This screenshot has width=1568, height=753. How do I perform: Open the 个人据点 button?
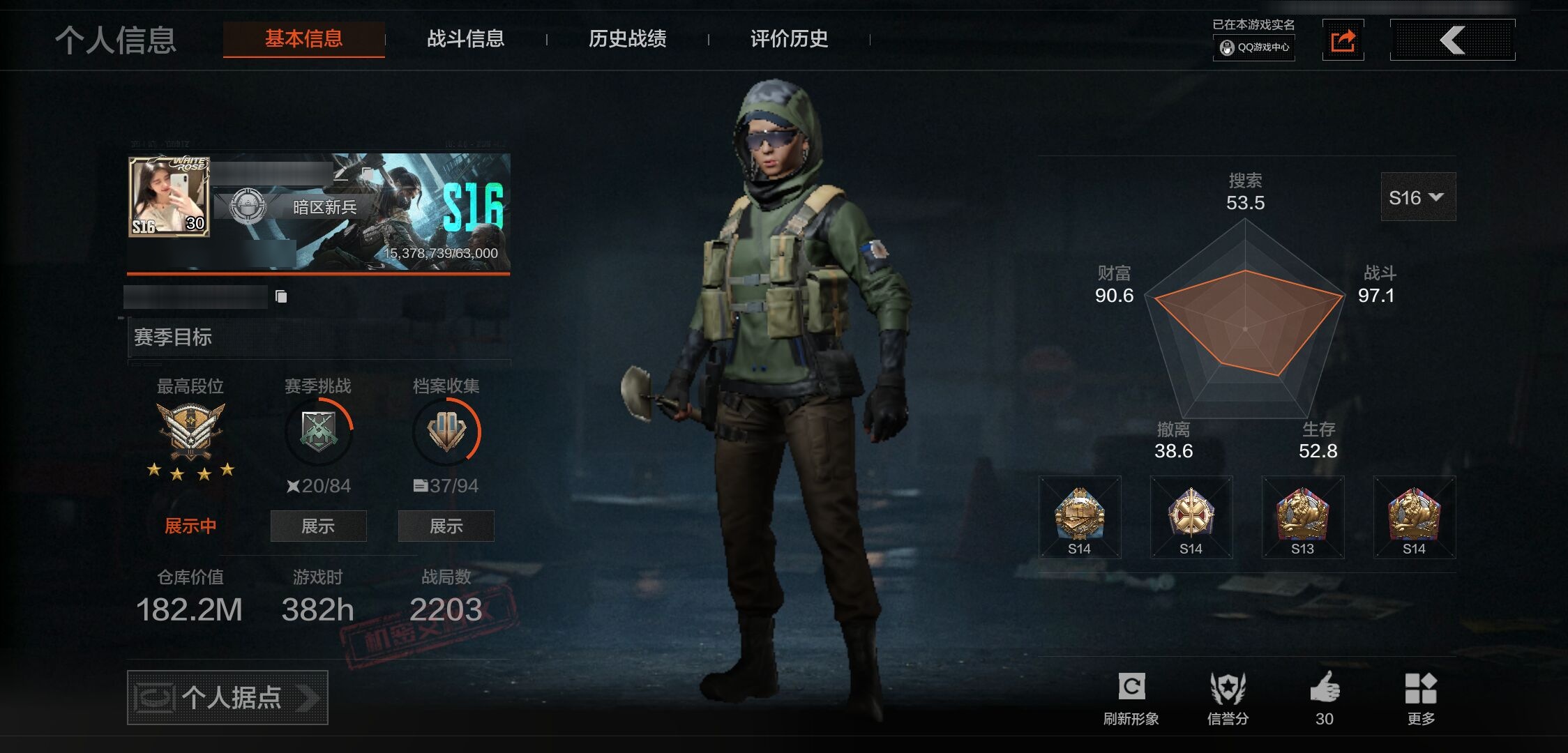click(x=227, y=697)
